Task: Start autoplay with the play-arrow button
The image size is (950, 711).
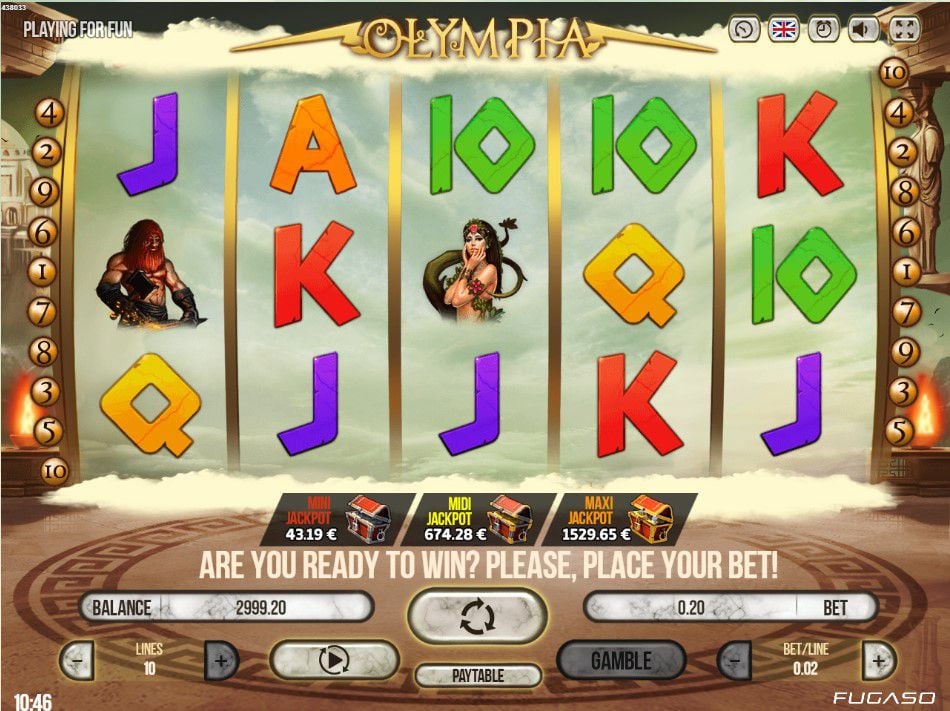Action: 335,660
